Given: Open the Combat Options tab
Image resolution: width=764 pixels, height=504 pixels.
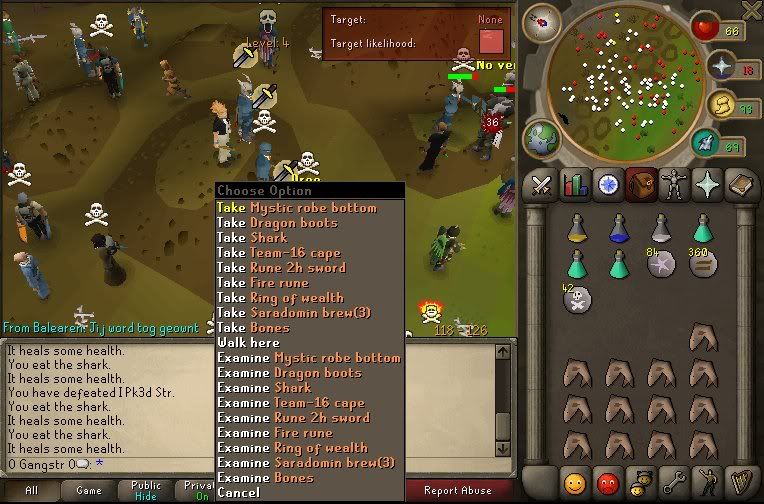Looking at the screenshot, I should pos(541,185).
